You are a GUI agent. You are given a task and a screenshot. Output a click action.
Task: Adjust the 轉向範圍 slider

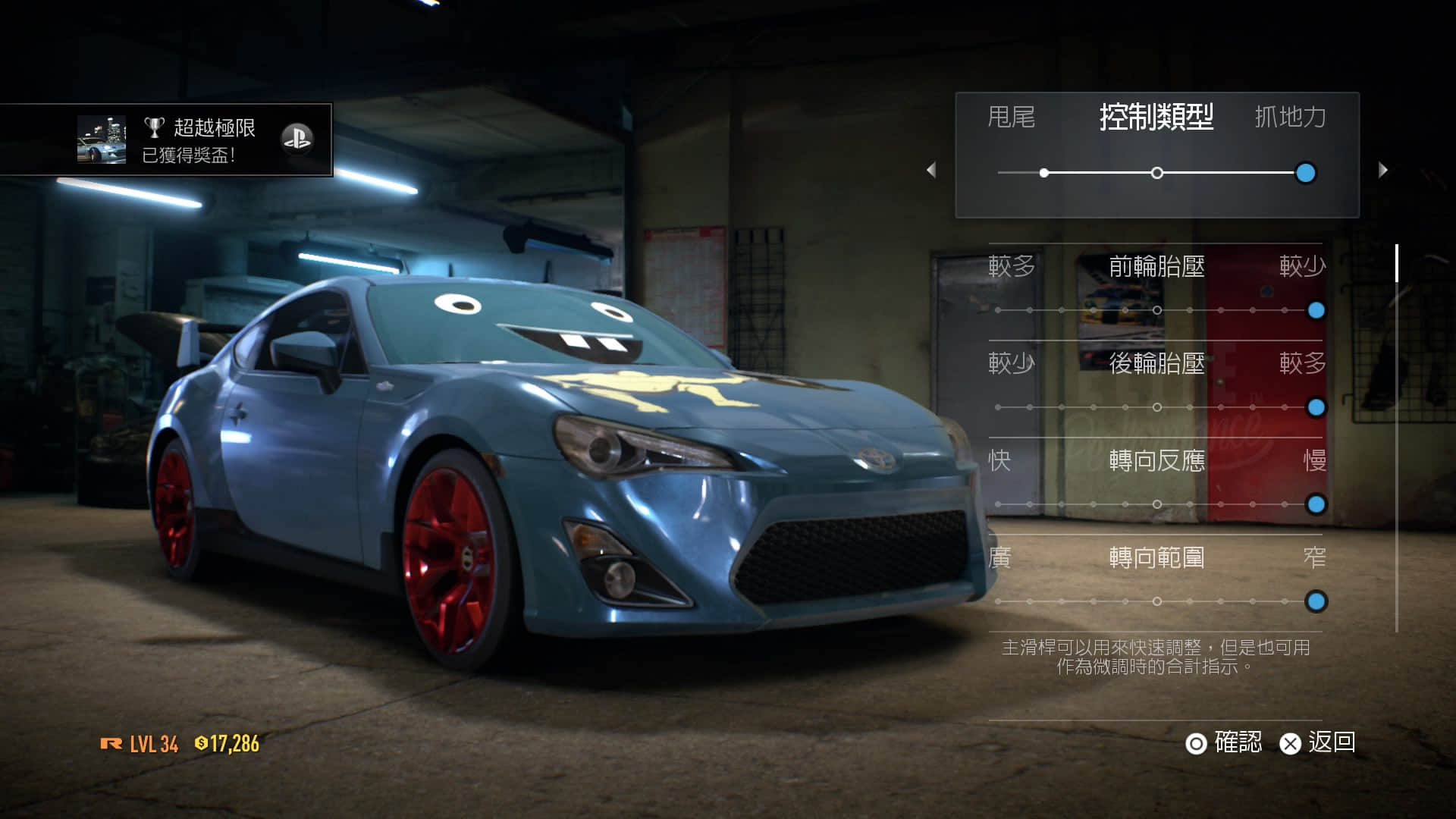coord(1316,601)
